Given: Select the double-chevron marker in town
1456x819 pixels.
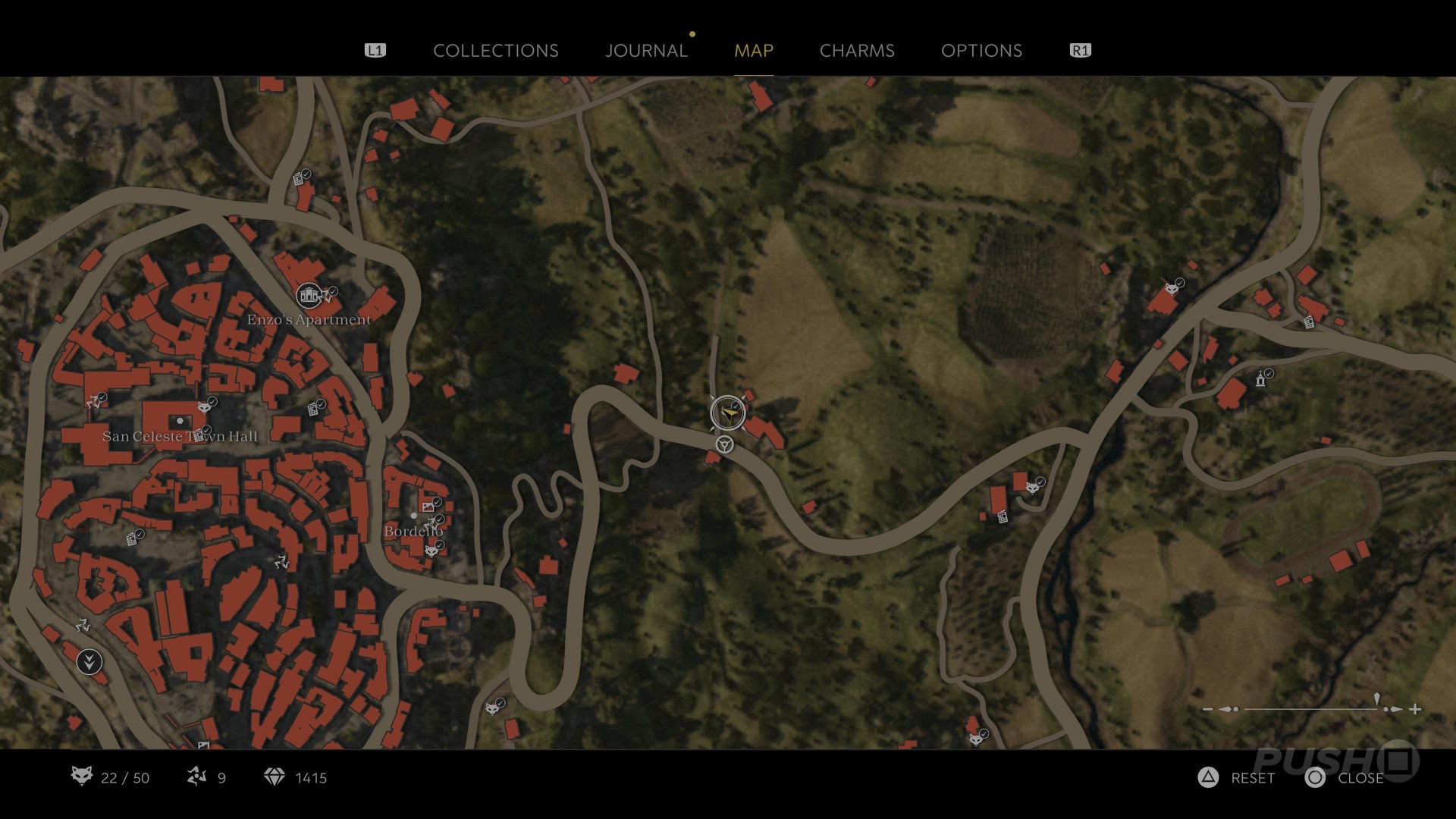Looking at the screenshot, I should pyautogui.click(x=89, y=662).
